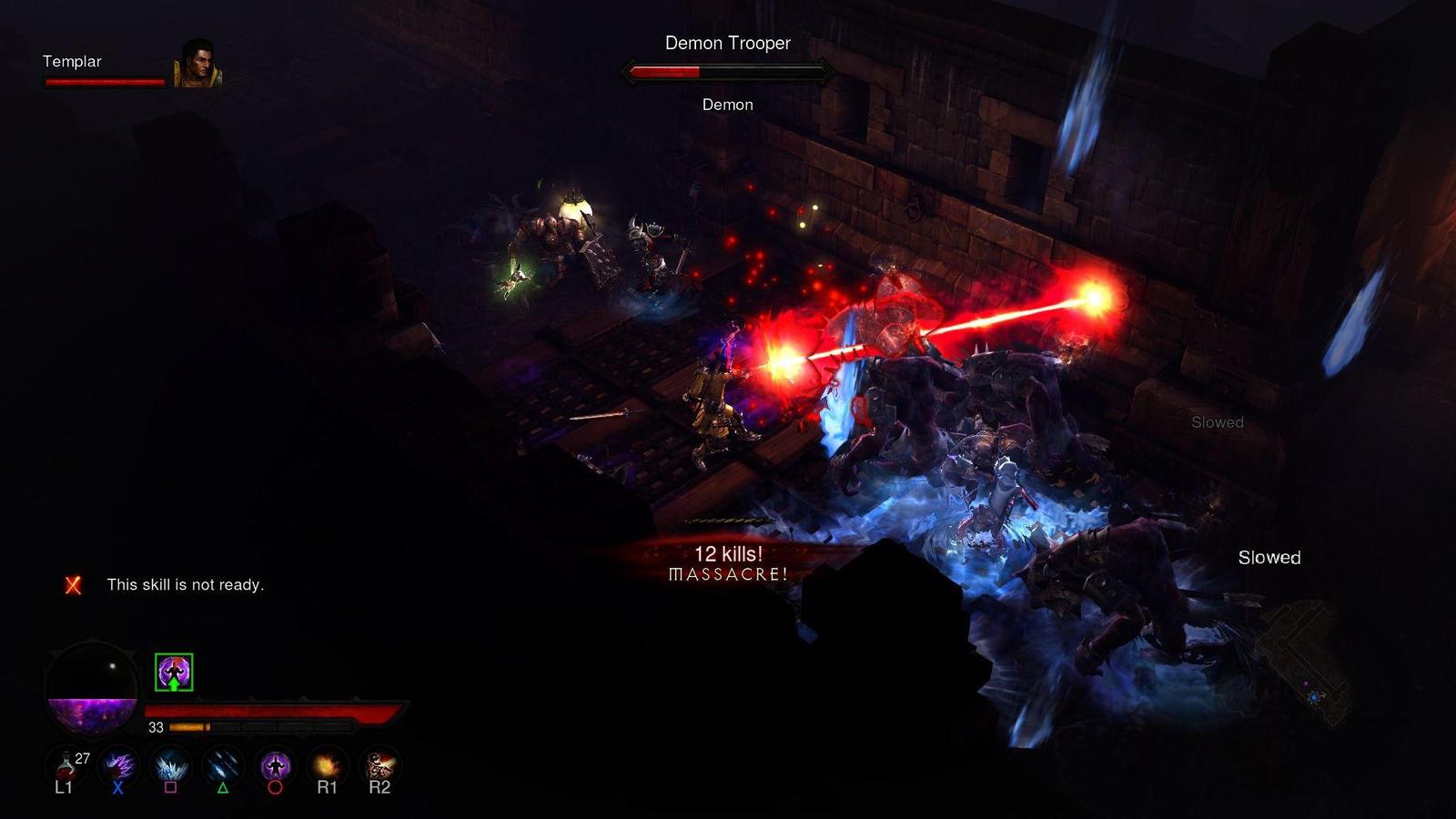Select the Templar follower portrait
1456x819 pixels.
197,64
